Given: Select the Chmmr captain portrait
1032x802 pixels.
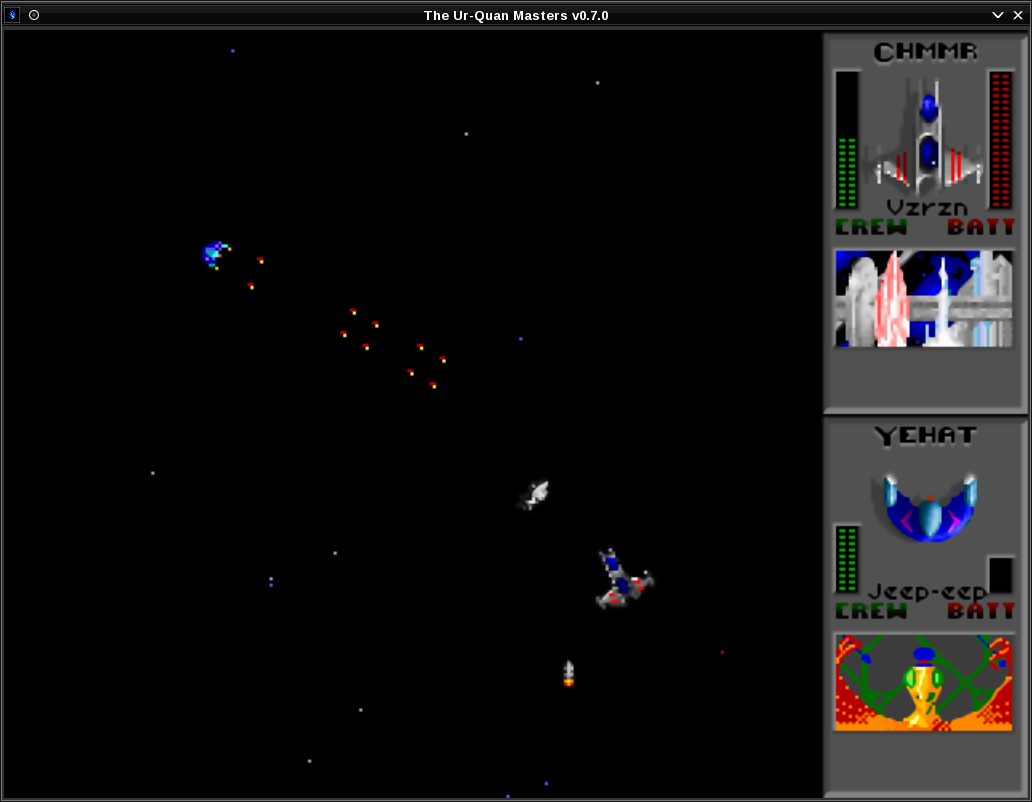Looking at the screenshot, I should 924,298.
